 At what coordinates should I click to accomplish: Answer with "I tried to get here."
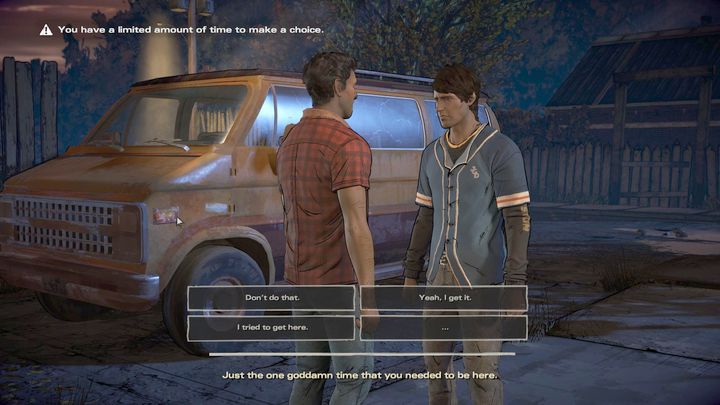click(x=271, y=327)
